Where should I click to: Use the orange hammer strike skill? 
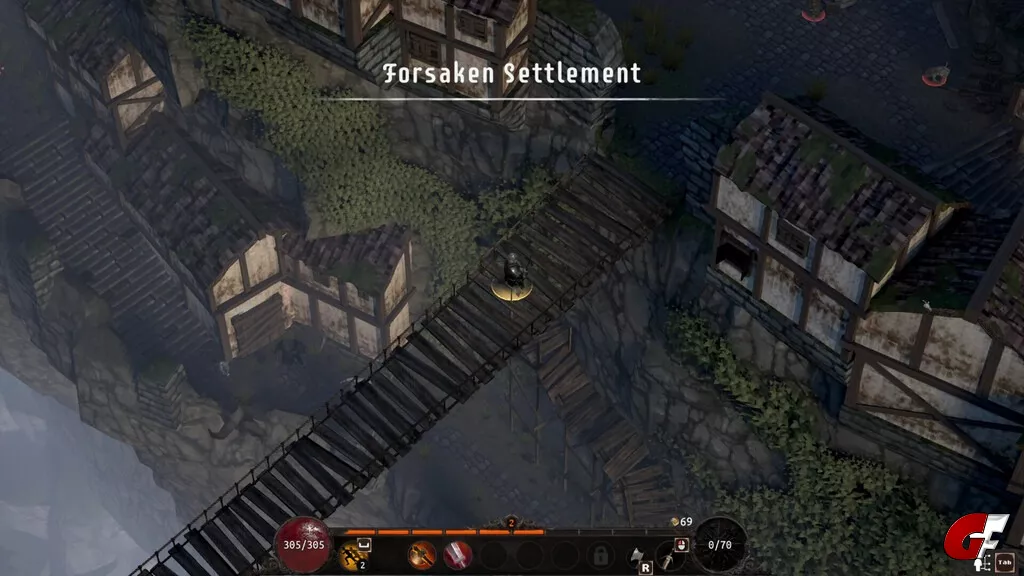[423, 553]
